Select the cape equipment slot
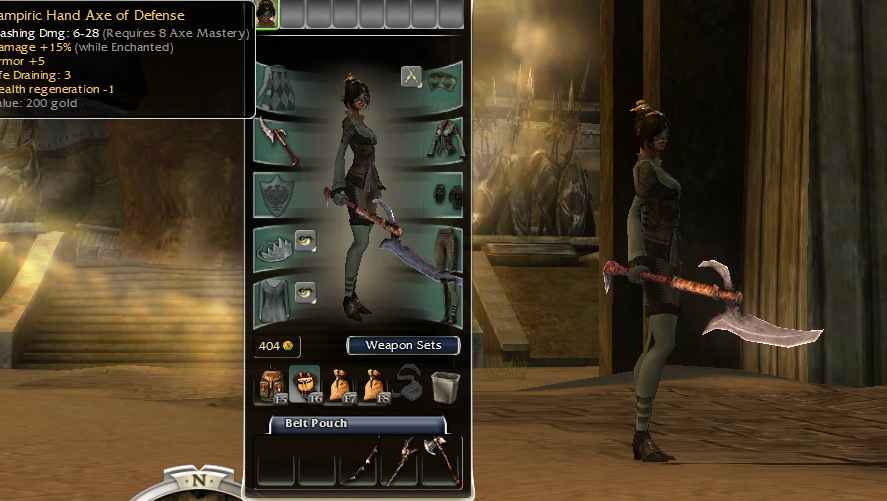This screenshot has width=887, height=501. coord(273,86)
